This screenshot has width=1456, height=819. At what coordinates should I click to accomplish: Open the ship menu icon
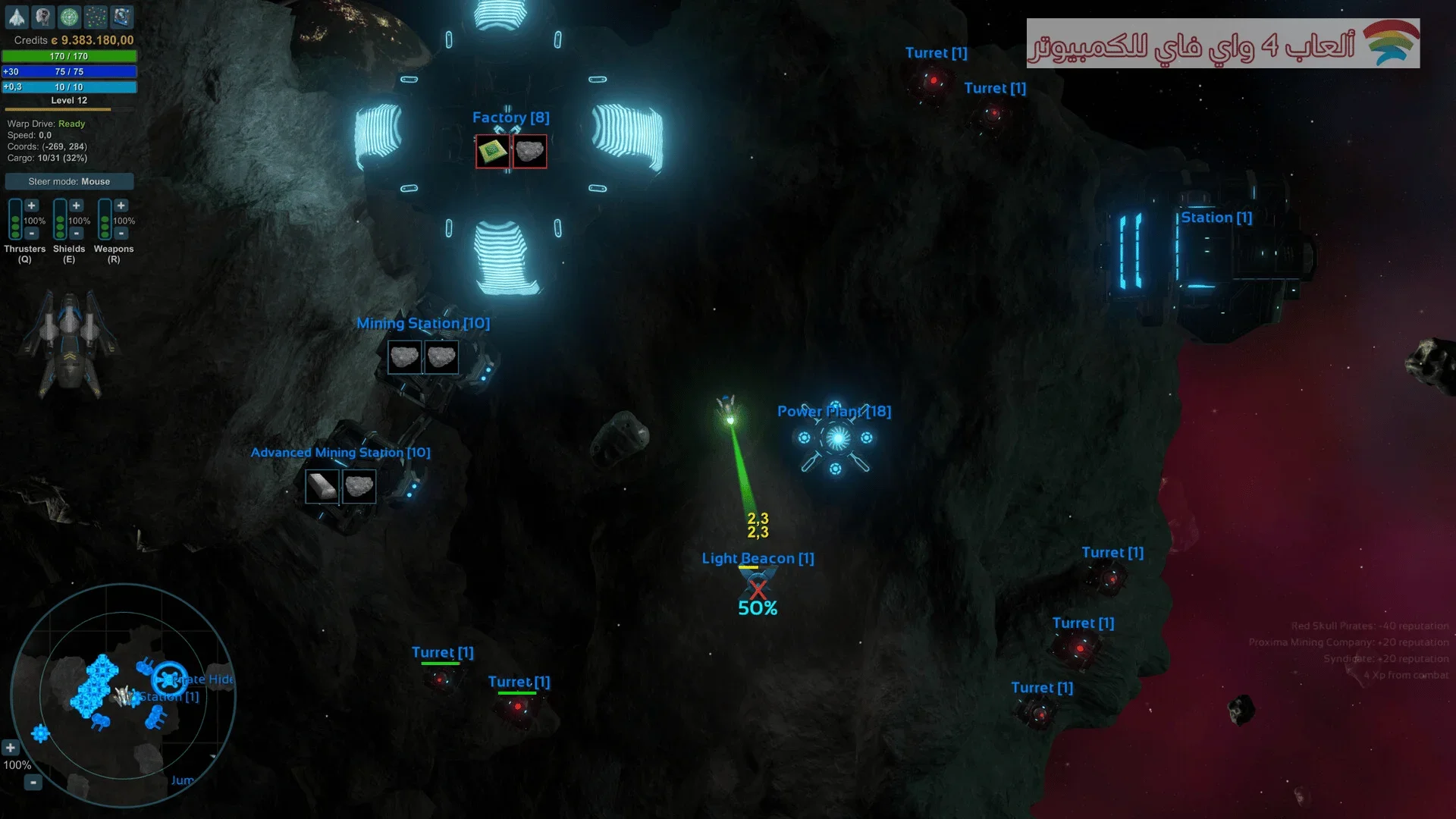tap(17, 17)
